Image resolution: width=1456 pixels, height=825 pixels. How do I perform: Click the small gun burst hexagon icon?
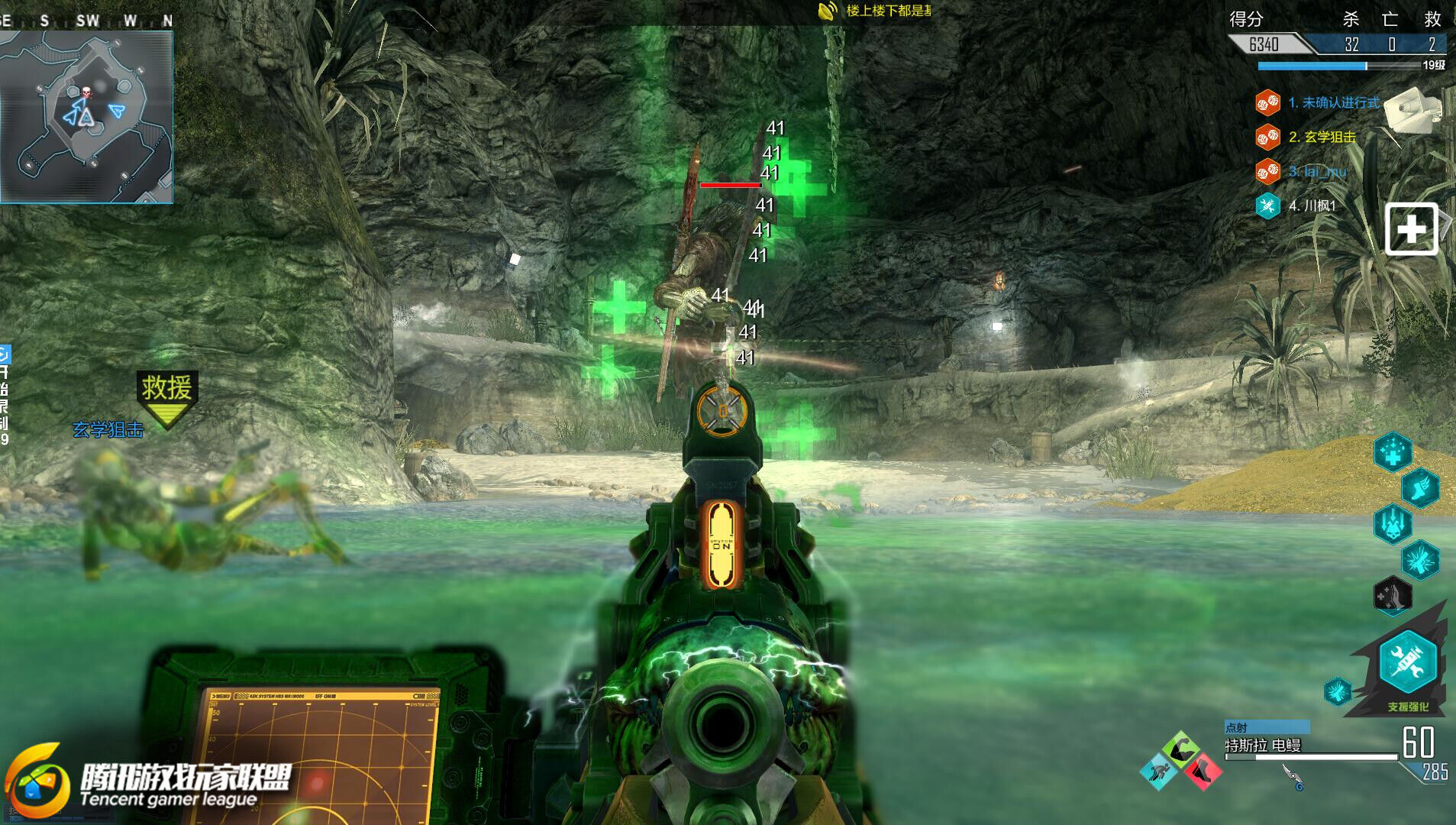pyautogui.click(x=1338, y=691)
